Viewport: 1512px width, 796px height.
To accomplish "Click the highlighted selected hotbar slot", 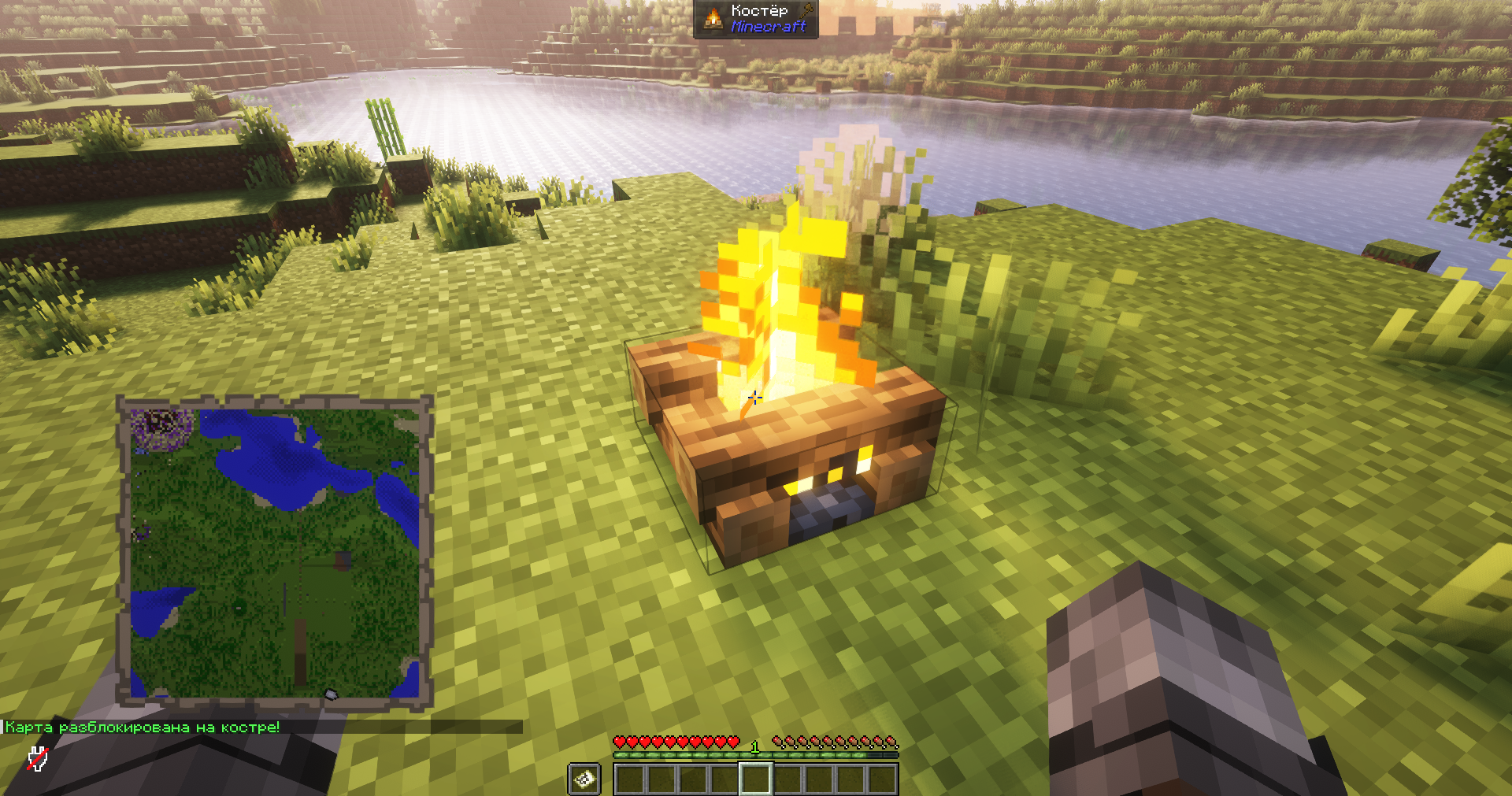I will pyautogui.click(x=755, y=779).
